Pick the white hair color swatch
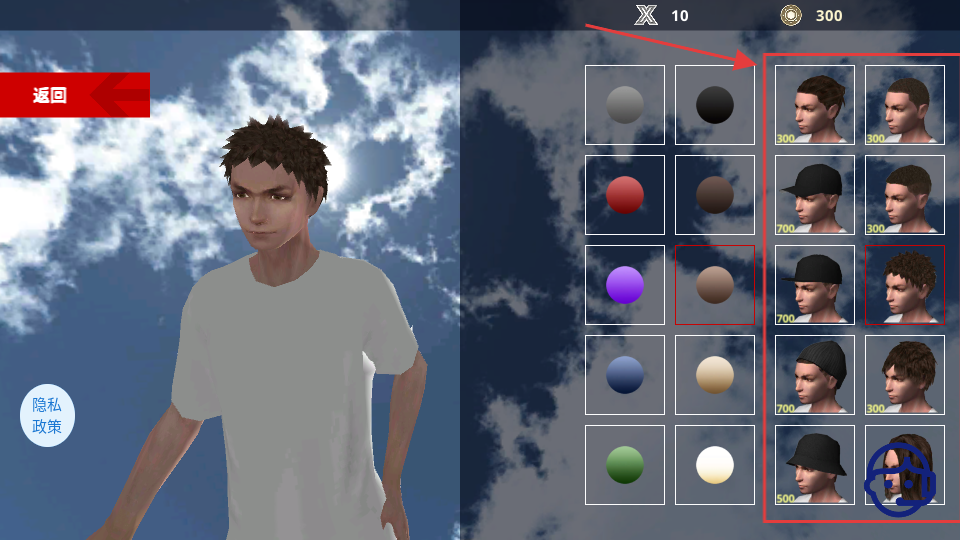The image size is (960, 540). click(715, 465)
